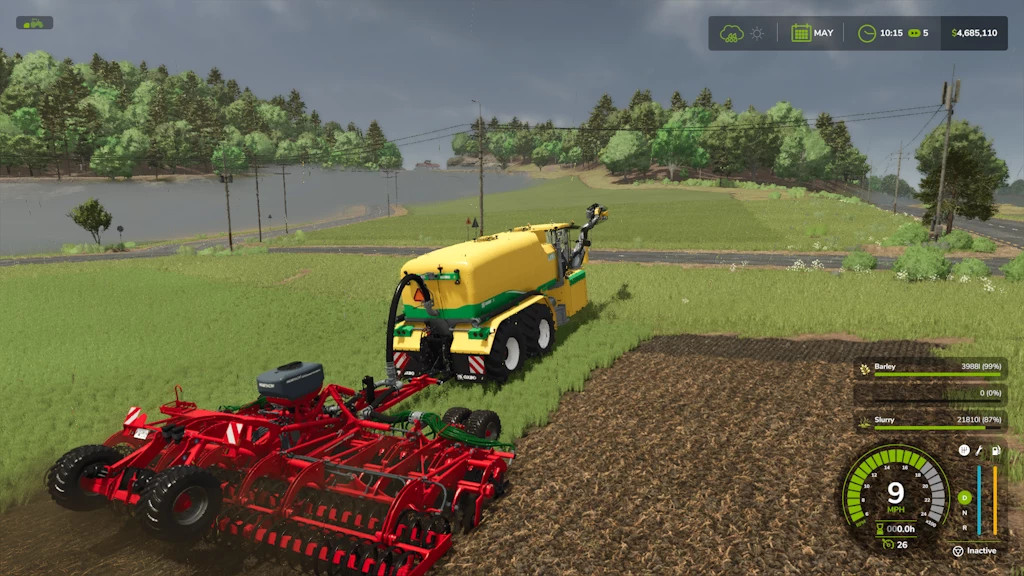Select the fuel pump icon
This screenshot has height=576, width=1024.
995,451
